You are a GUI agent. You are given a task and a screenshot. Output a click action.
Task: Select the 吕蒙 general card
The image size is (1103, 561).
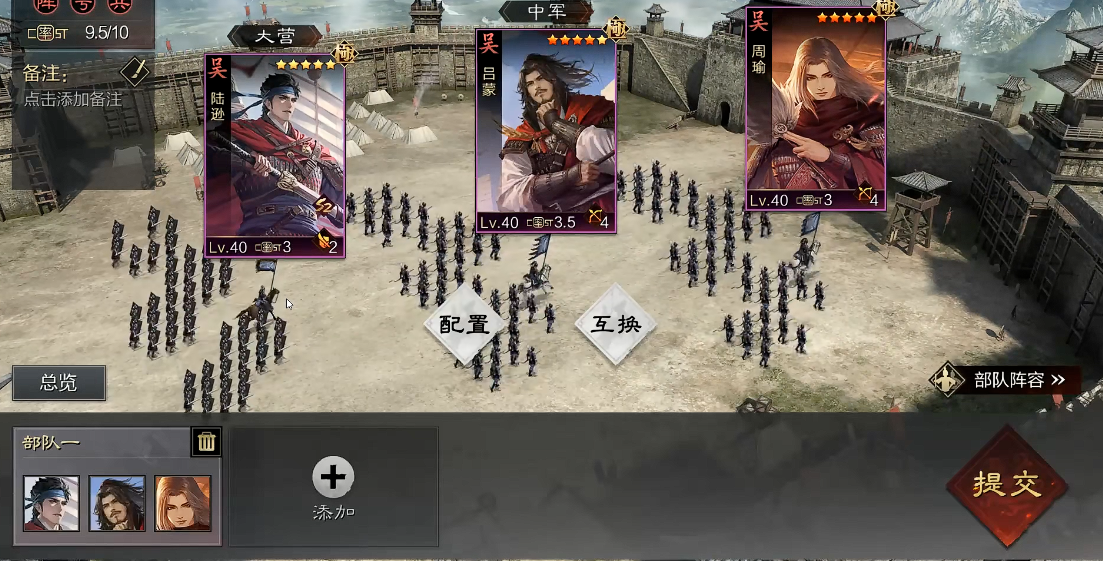pyautogui.click(x=544, y=130)
